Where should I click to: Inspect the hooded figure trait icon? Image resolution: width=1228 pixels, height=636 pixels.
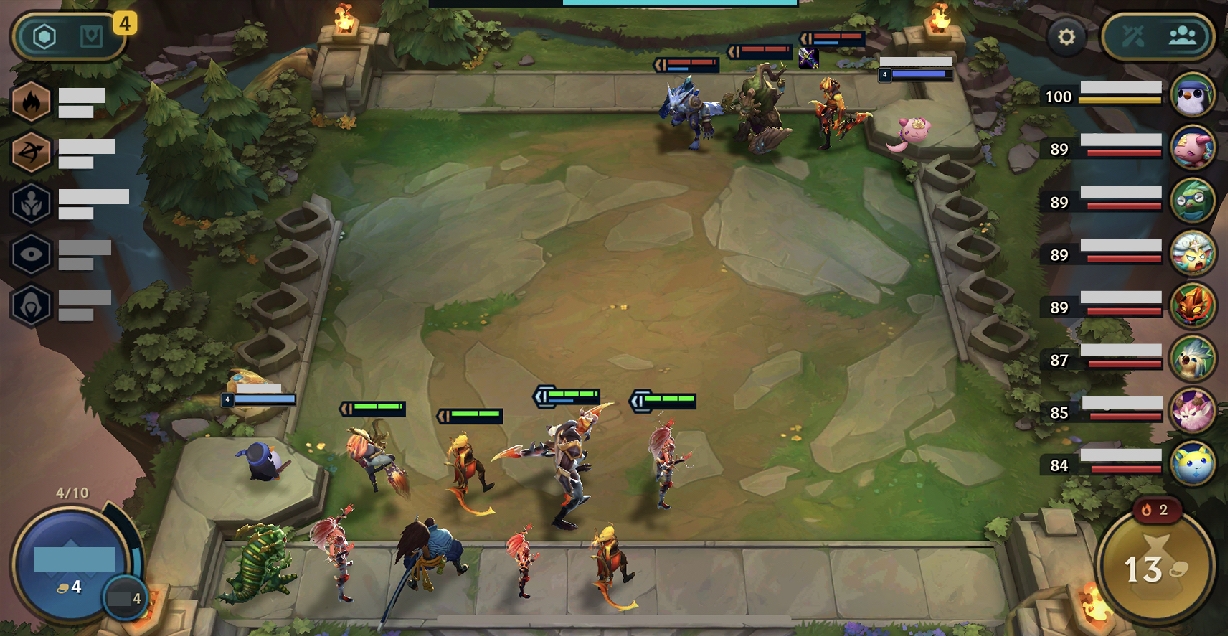tap(30, 305)
